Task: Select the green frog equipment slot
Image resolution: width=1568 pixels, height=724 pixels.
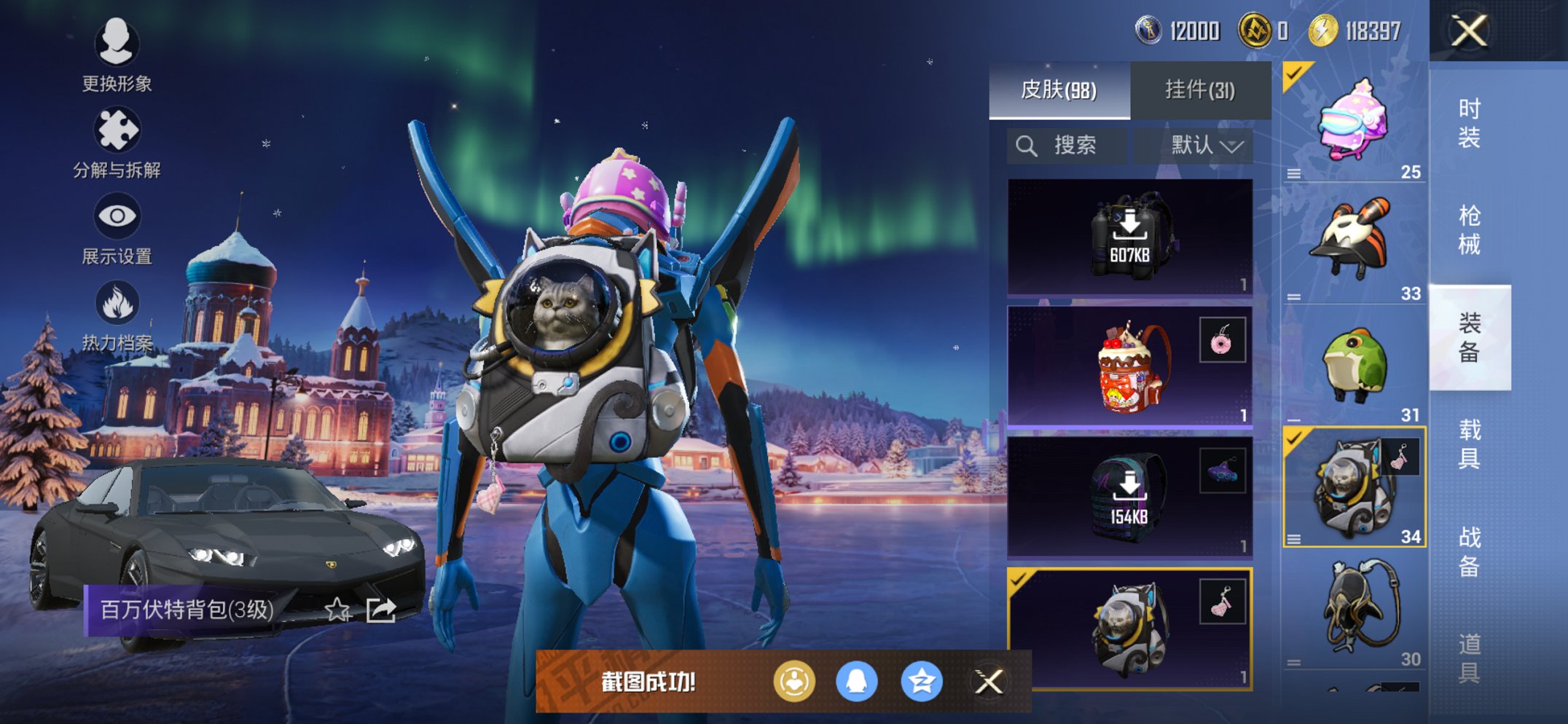Action: click(1354, 366)
